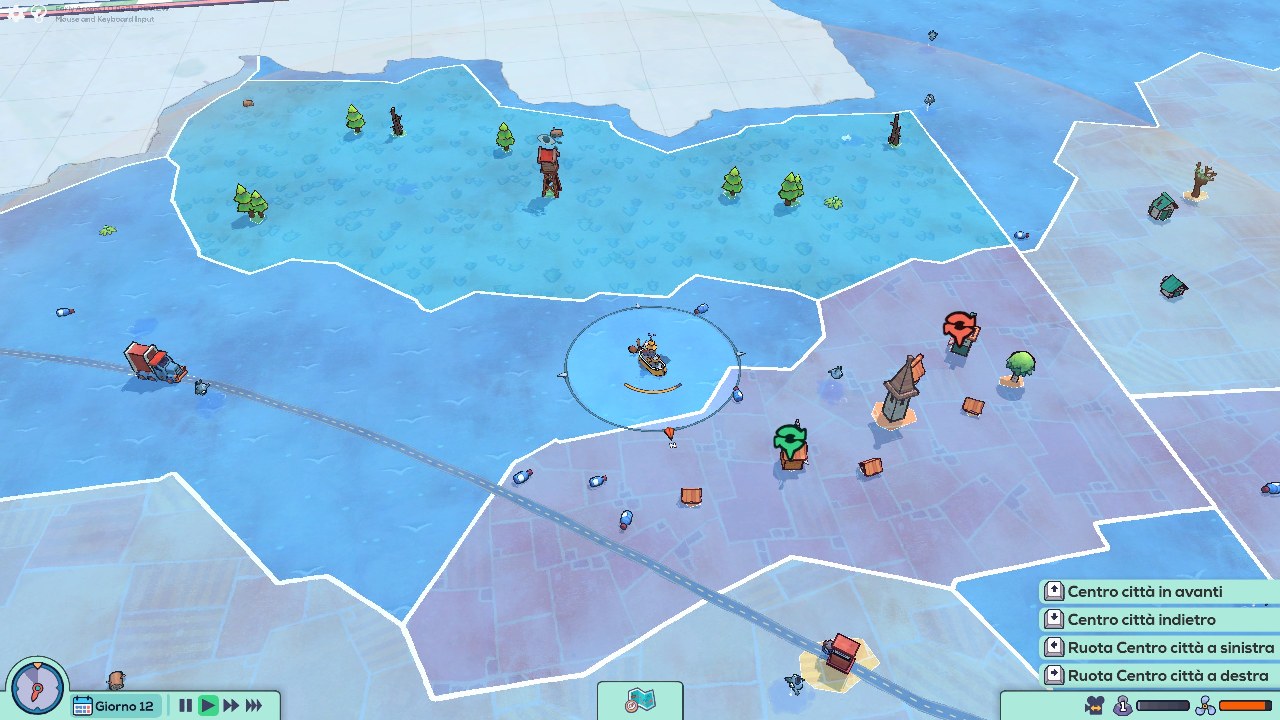Screen dimensions: 1280x720
Task: Click the Giorno 12 calendar
Action: (x=115, y=706)
